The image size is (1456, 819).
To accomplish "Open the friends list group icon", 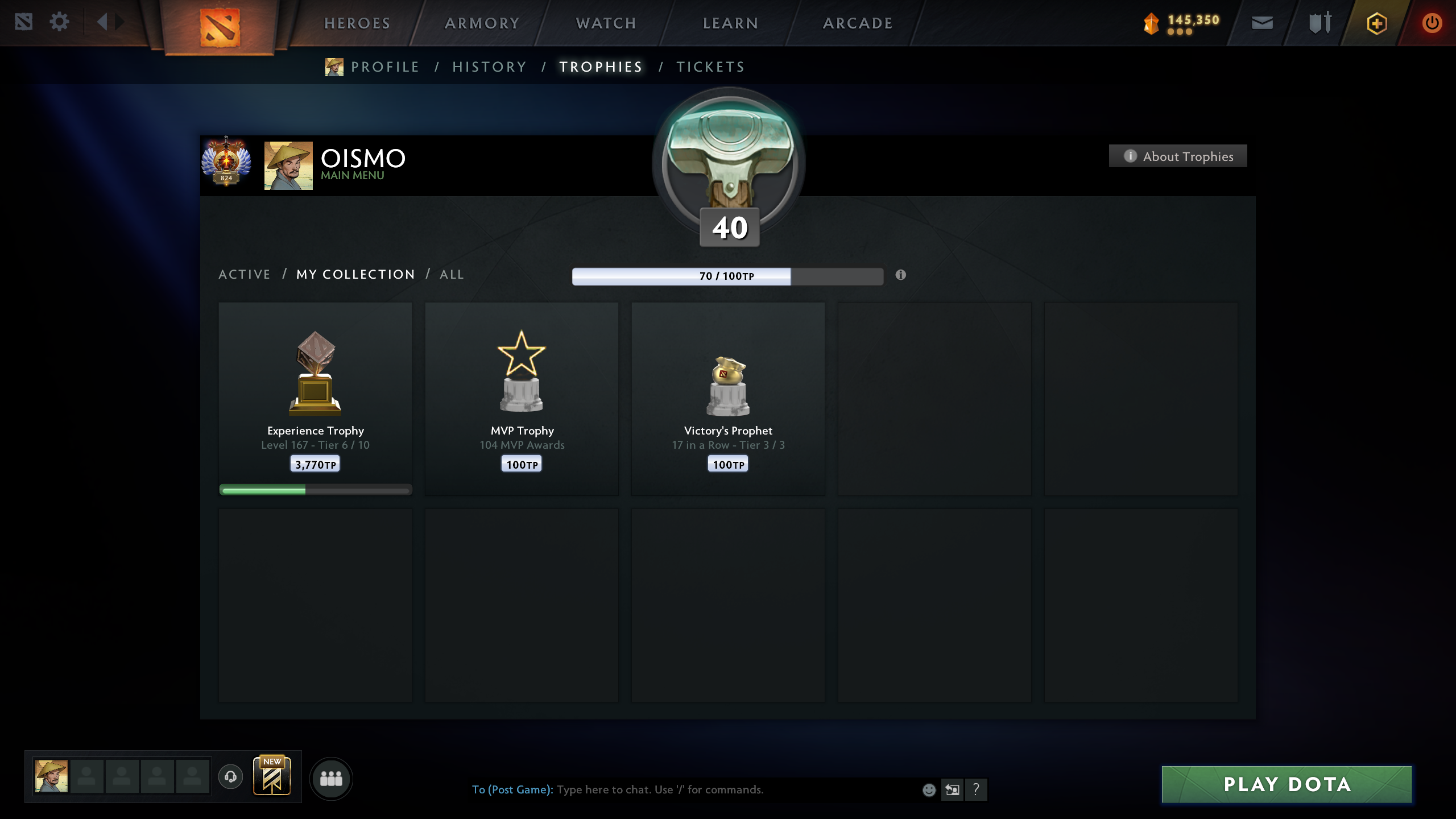I will 332,778.
